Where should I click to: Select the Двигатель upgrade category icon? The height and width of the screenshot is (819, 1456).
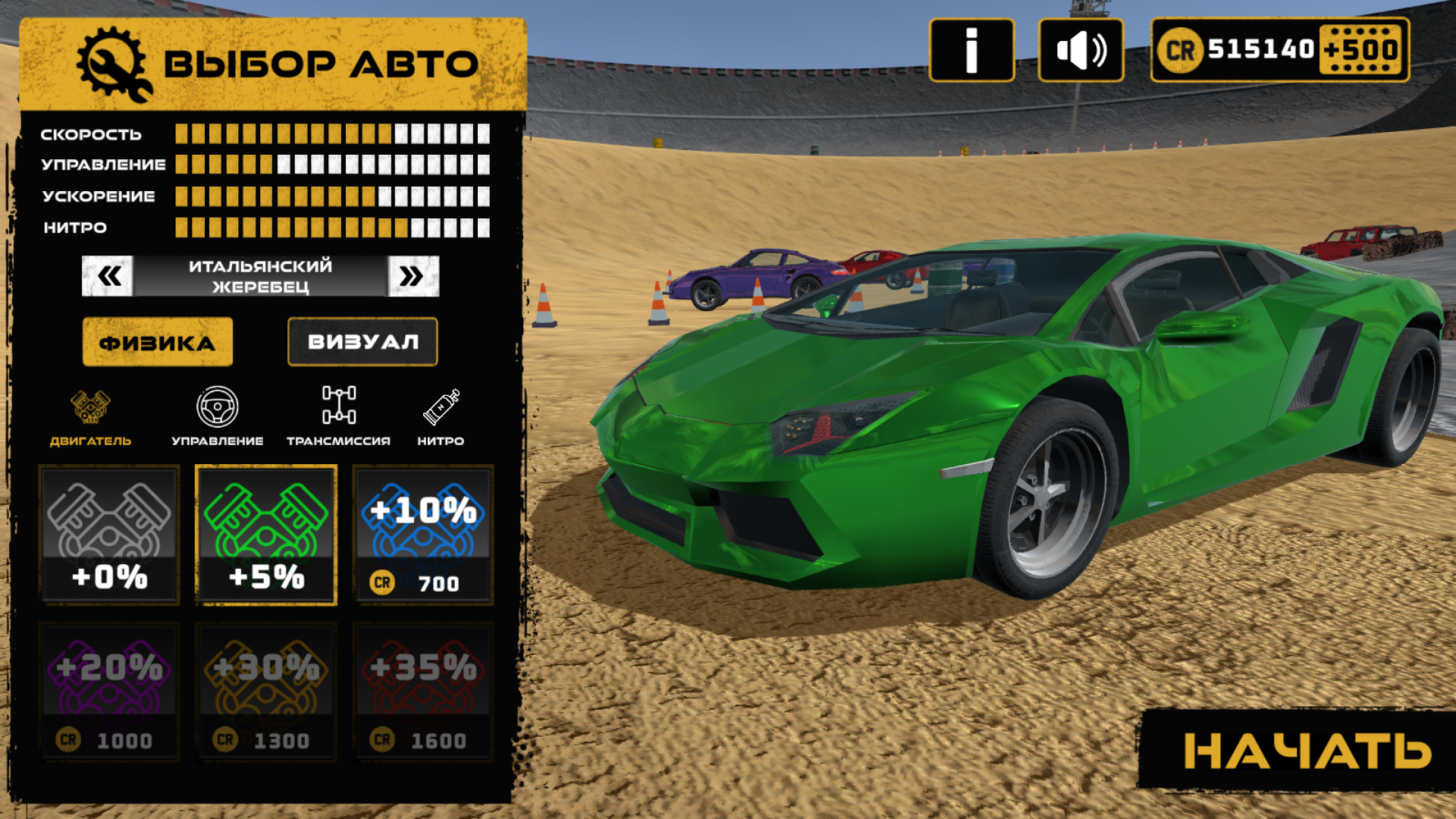pyautogui.click(x=90, y=406)
